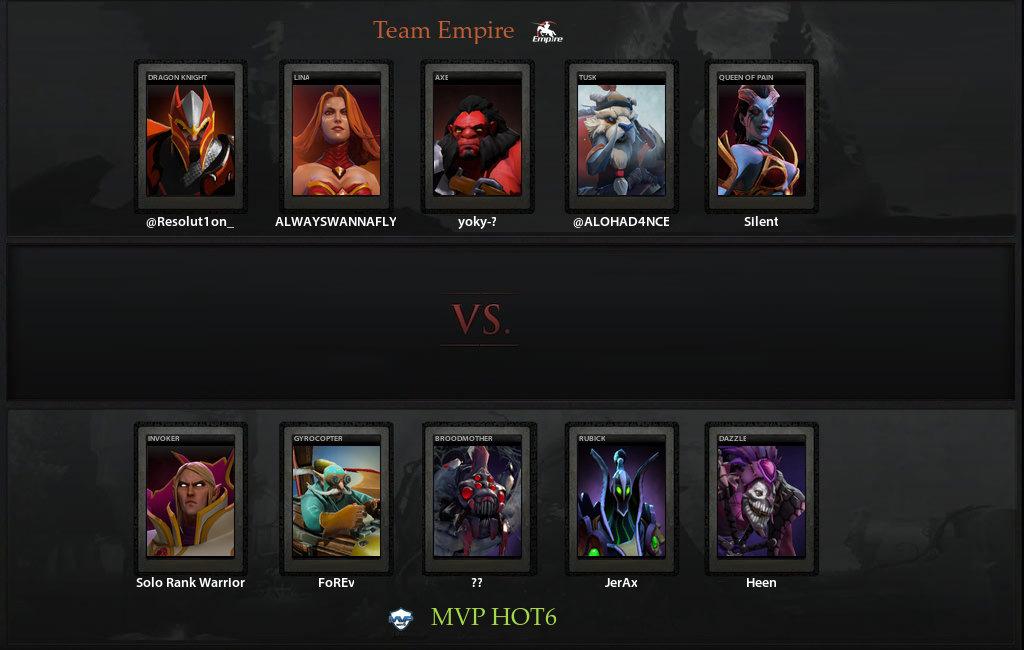
Task: Select the Queen of Pain card
Action: pos(761,139)
